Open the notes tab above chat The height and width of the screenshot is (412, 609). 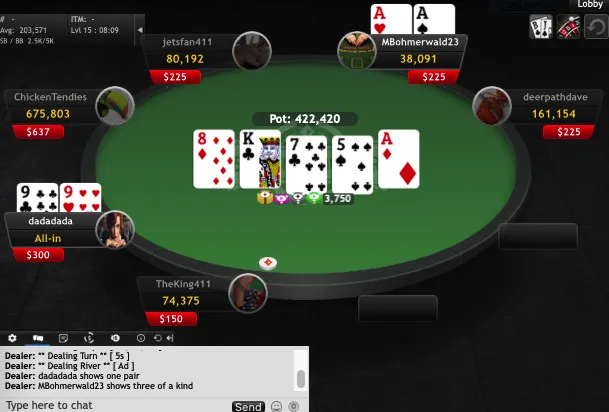click(63, 339)
